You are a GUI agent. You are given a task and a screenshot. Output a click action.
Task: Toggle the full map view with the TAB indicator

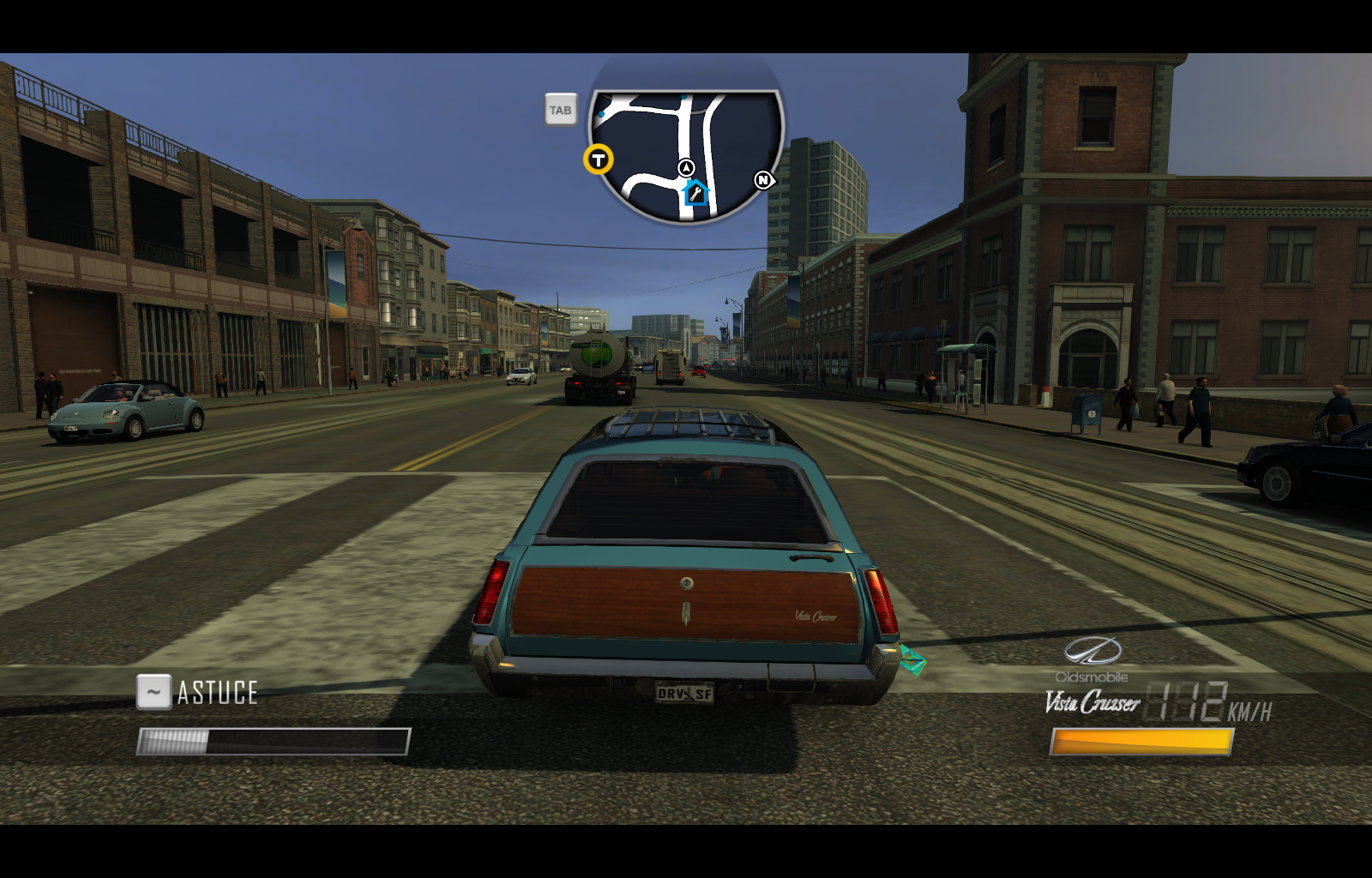(561, 110)
